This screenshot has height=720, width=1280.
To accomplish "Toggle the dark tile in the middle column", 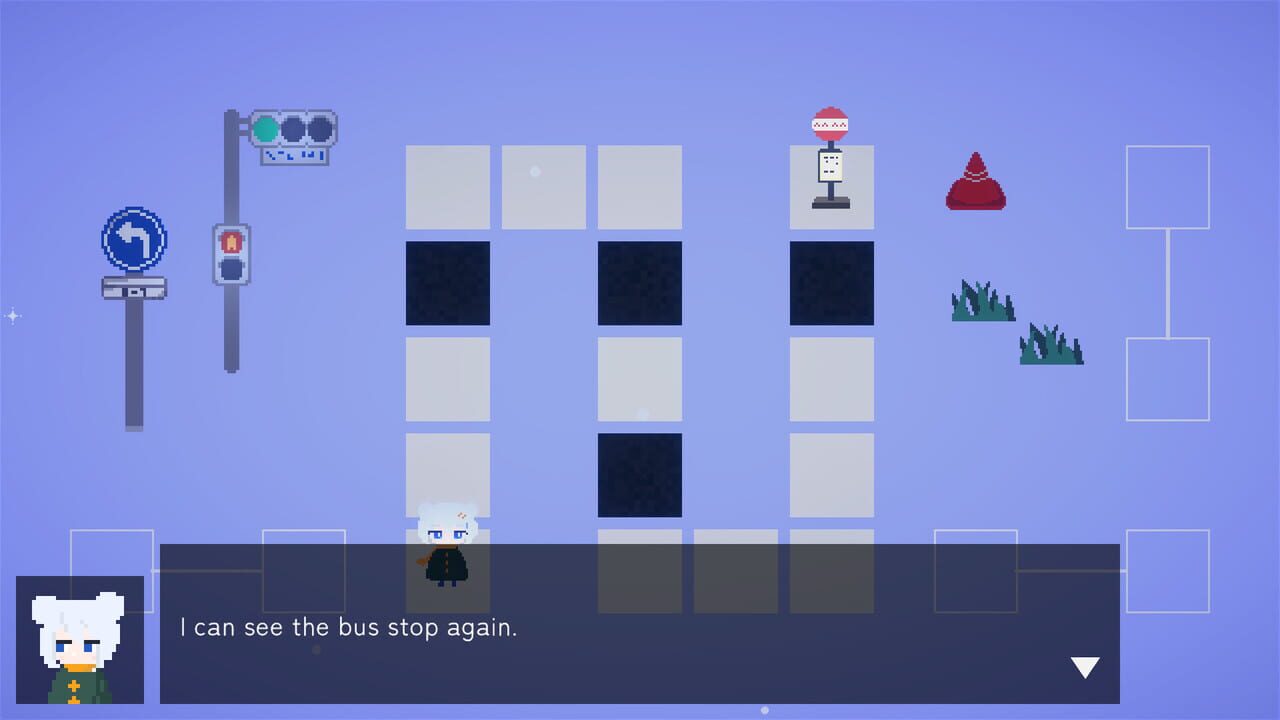I will click(x=639, y=283).
